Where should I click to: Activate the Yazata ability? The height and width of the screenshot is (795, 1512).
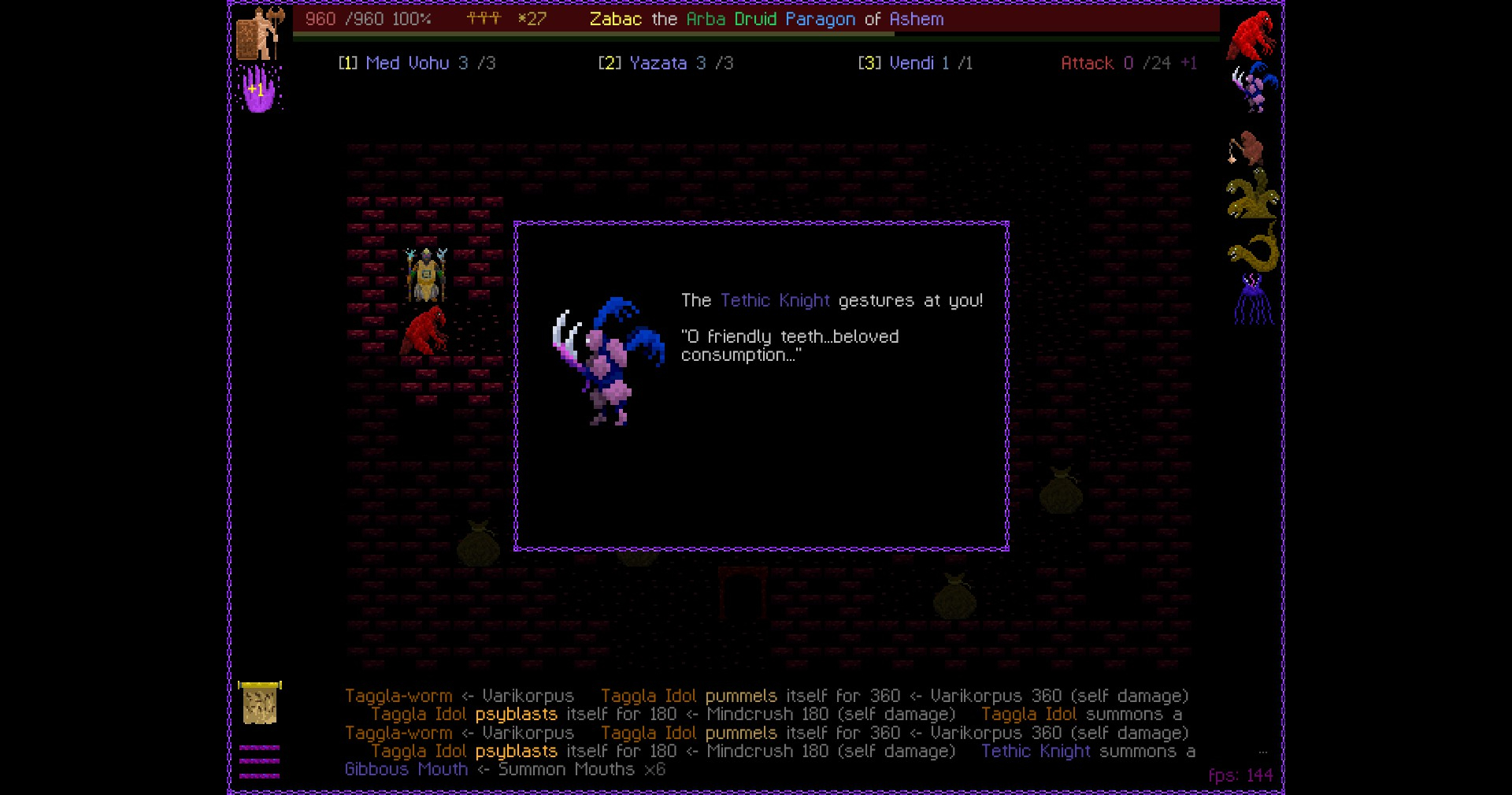665,63
